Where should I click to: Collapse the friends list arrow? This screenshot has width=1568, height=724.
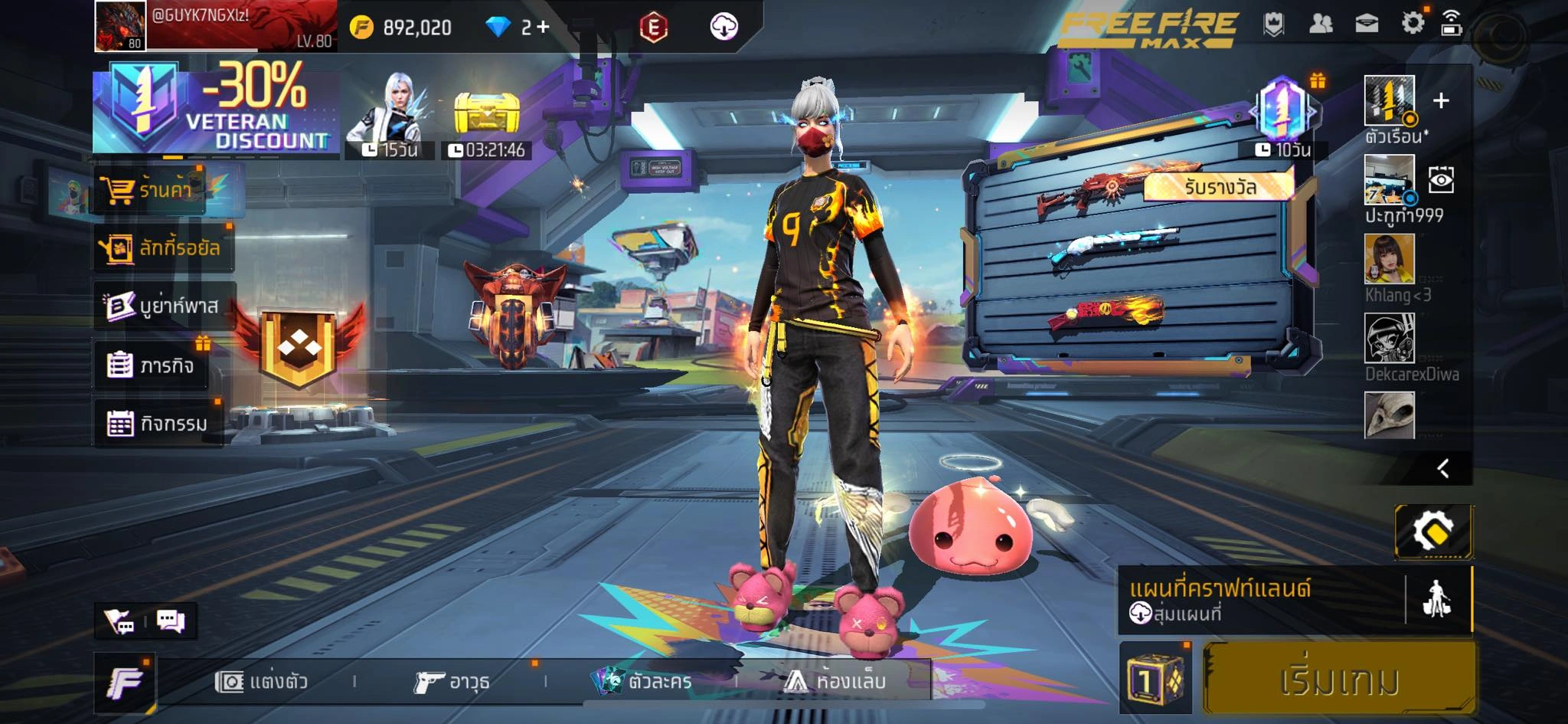[1443, 468]
